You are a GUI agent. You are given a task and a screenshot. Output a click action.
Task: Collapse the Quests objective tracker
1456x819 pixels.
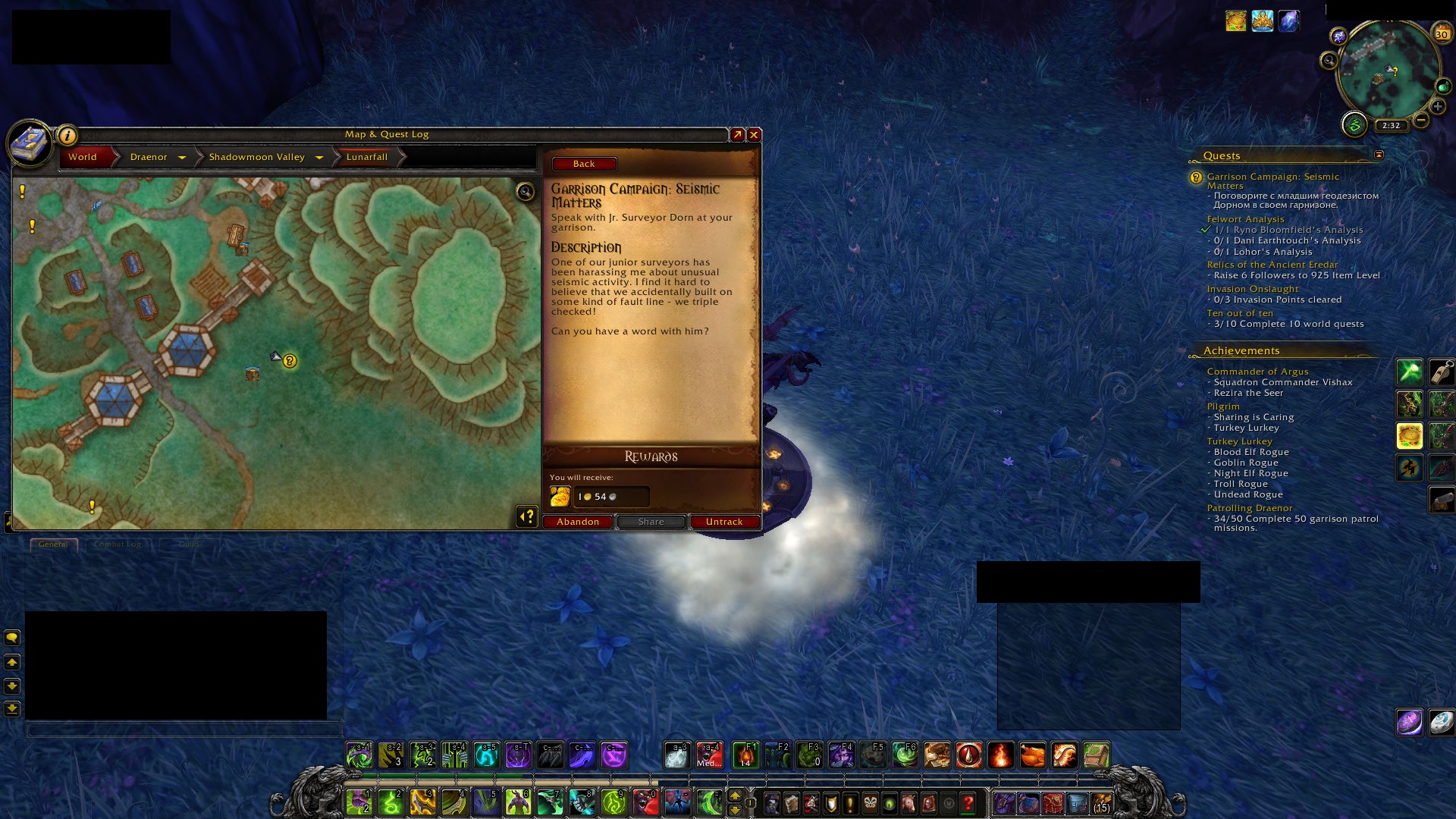pyautogui.click(x=1379, y=155)
